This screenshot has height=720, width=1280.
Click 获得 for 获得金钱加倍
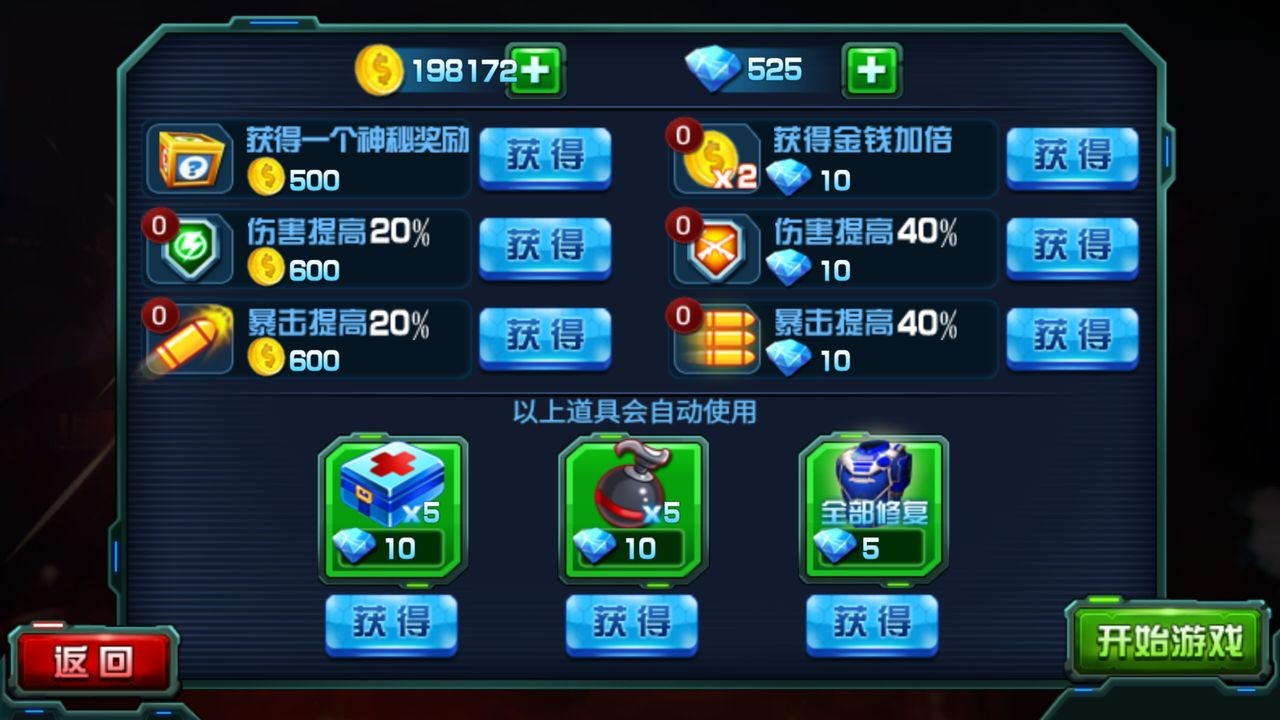[x=1072, y=159]
